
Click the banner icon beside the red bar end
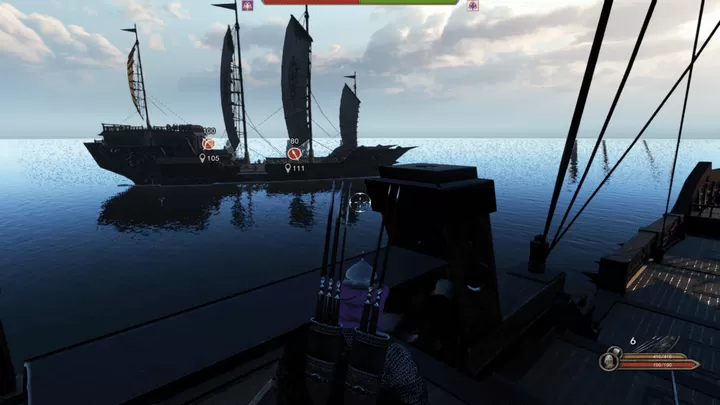(x=247, y=5)
